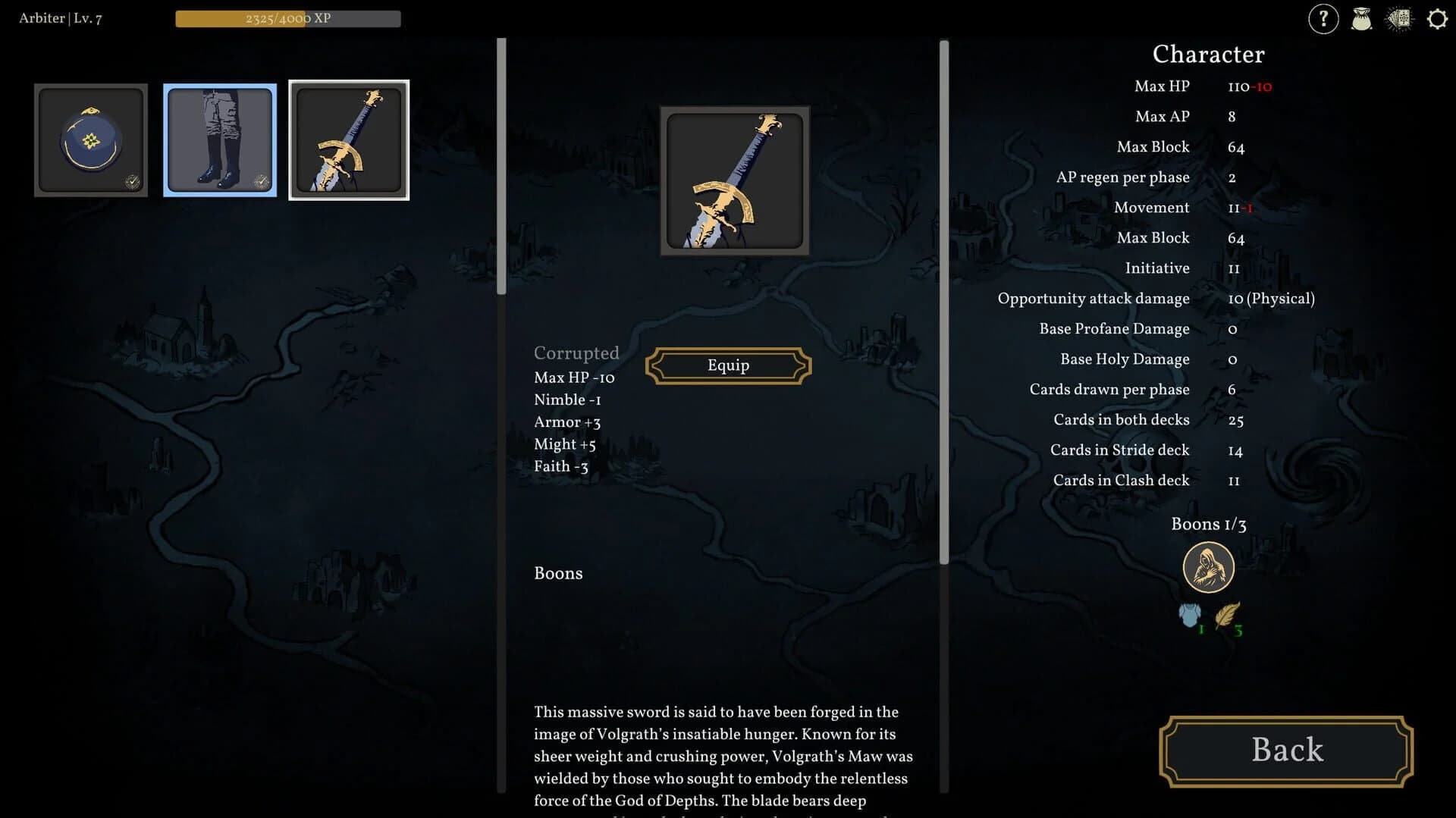Click the large sword preview image

pyautogui.click(x=733, y=181)
